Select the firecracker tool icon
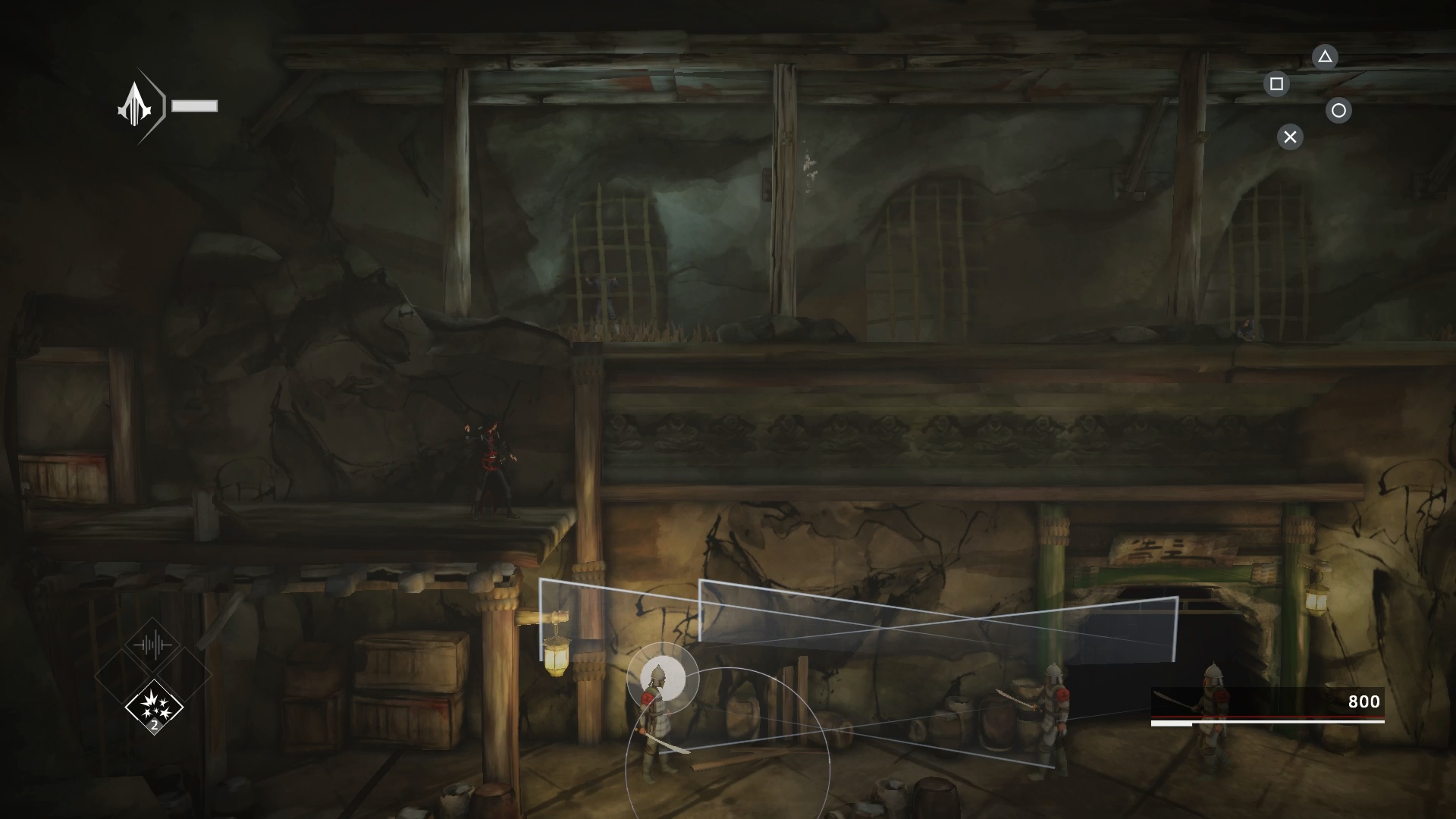This screenshot has height=819, width=1456. pyautogui.click(x=154, y=706)
